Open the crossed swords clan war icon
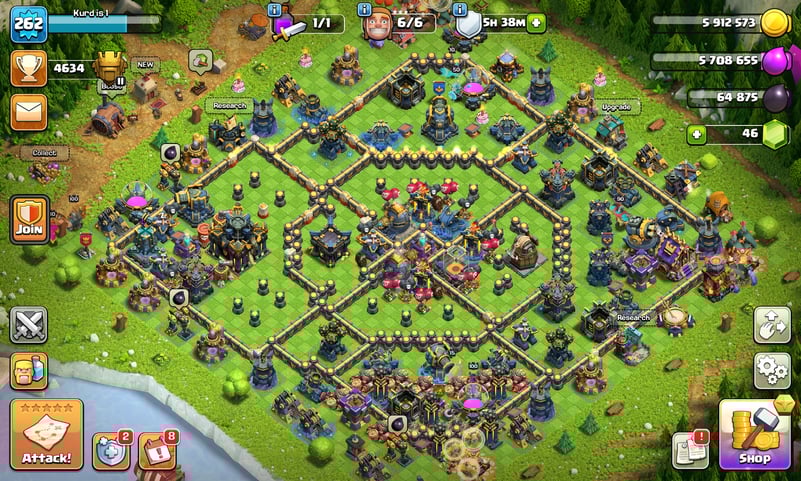801x481 pixels. click(x=28, y=325)
